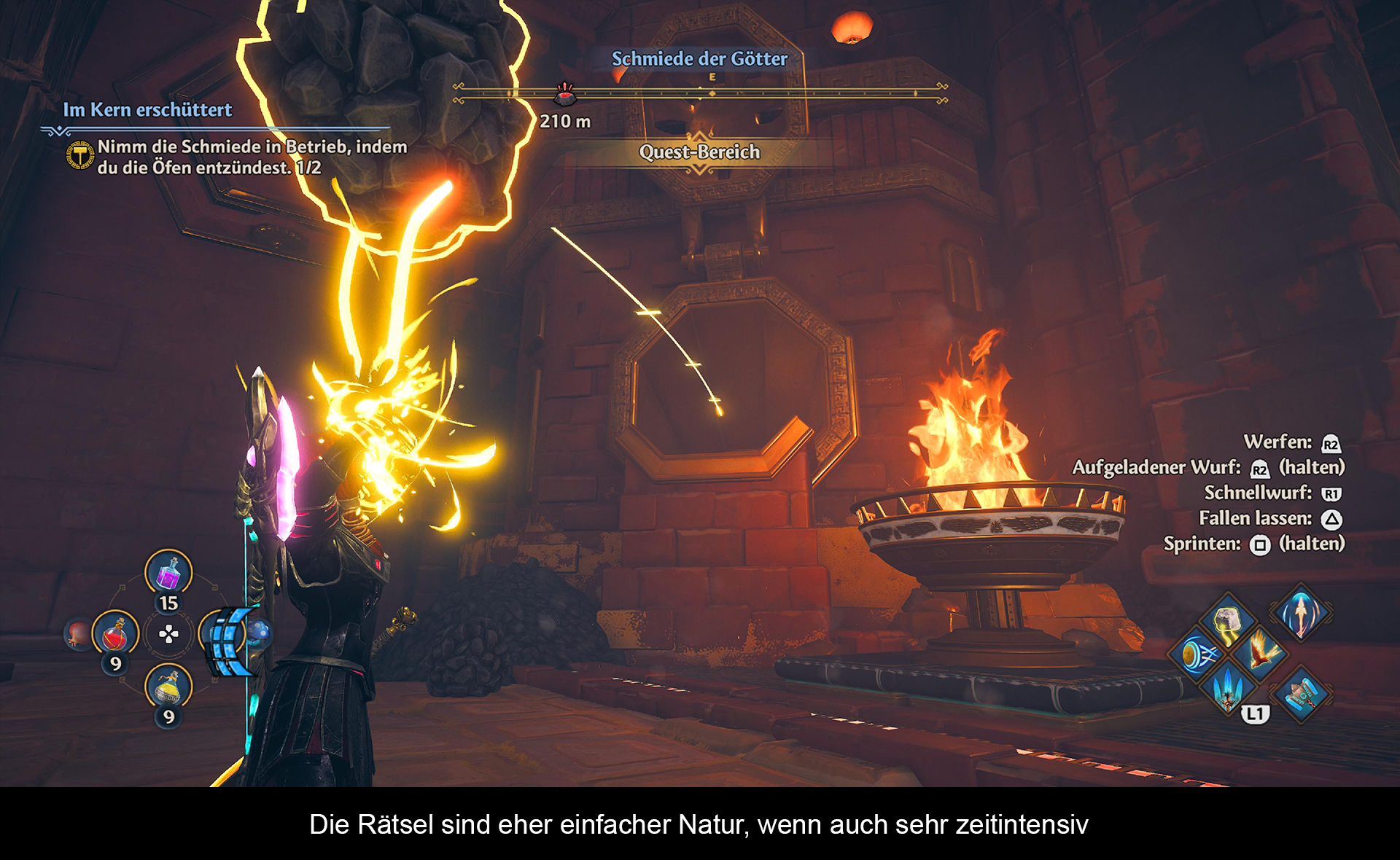
Task: Activate the blue hammer ability
Action: 1301,693
